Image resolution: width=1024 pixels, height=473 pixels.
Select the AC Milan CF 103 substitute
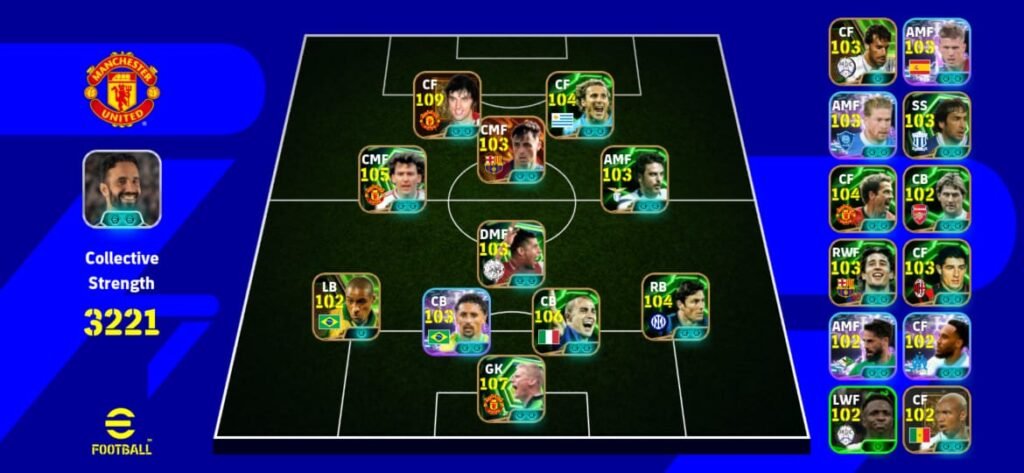tap(937, 272)
